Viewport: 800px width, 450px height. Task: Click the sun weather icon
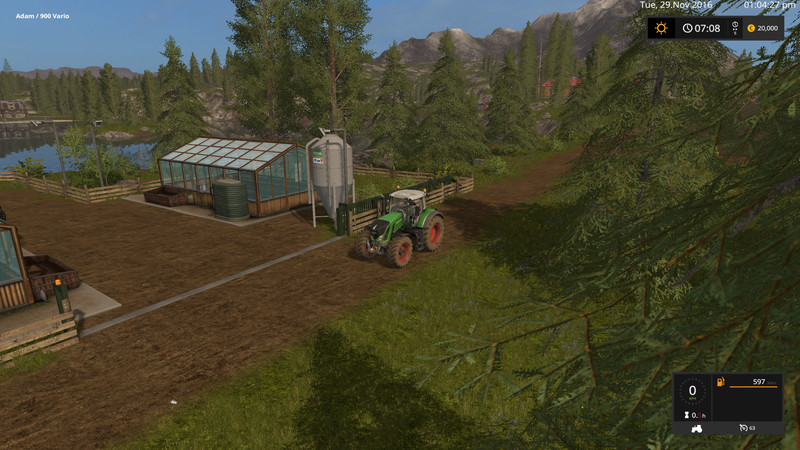pos(661,28)
